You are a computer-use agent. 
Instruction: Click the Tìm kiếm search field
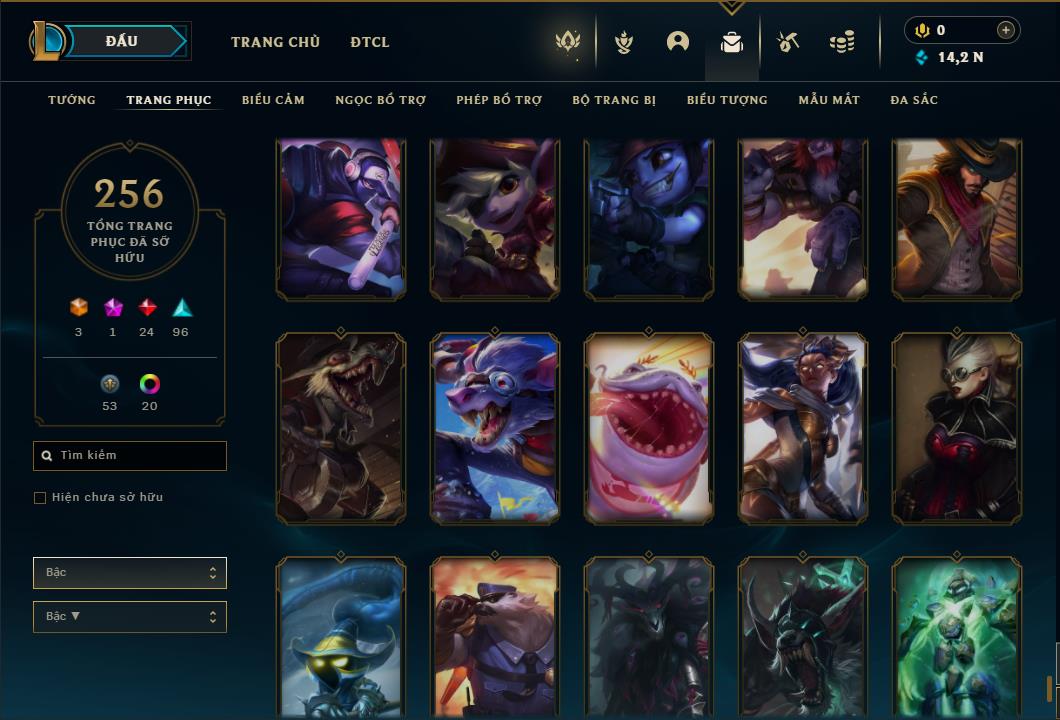[130, 456]
